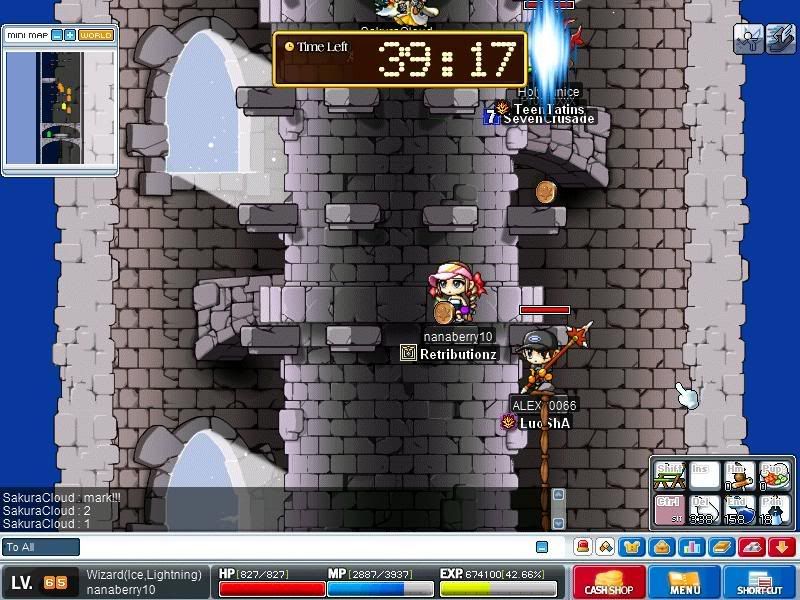800x600 pixels.
Task: Change the 'To All' chat target
Action: [x=41, y=547]
